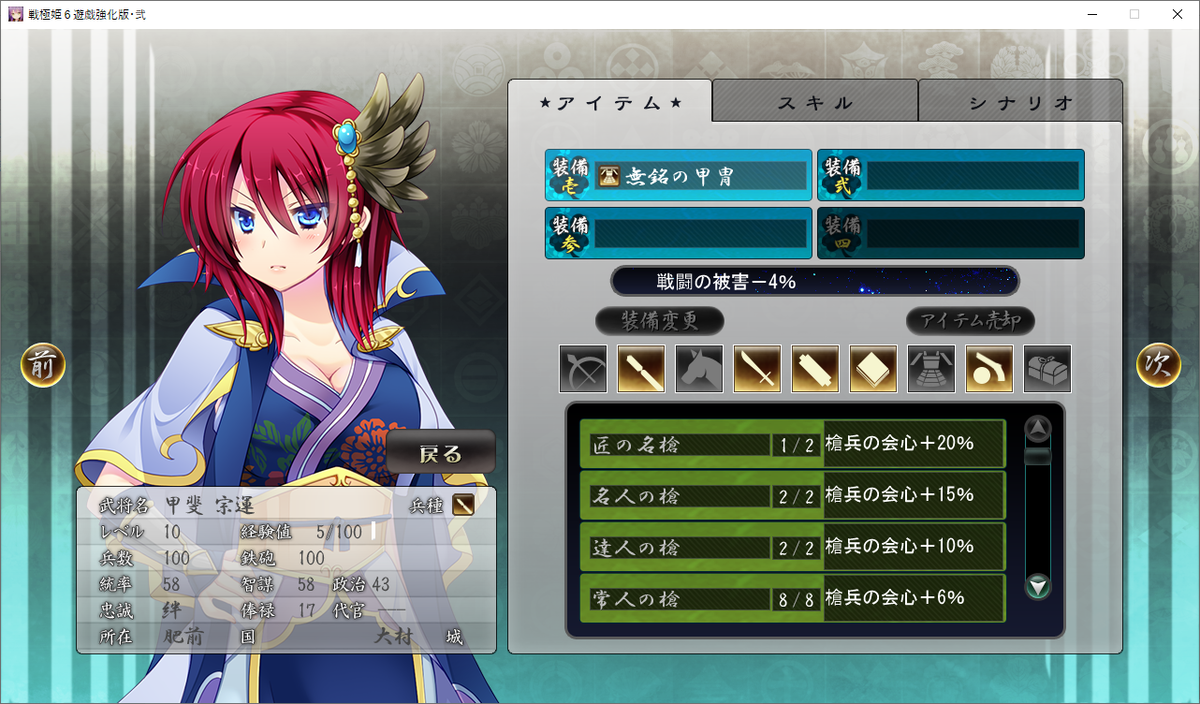The image size is (1200, 704).
Task: Open the シナリオ tab
Action: click(x=1020, y=102)
